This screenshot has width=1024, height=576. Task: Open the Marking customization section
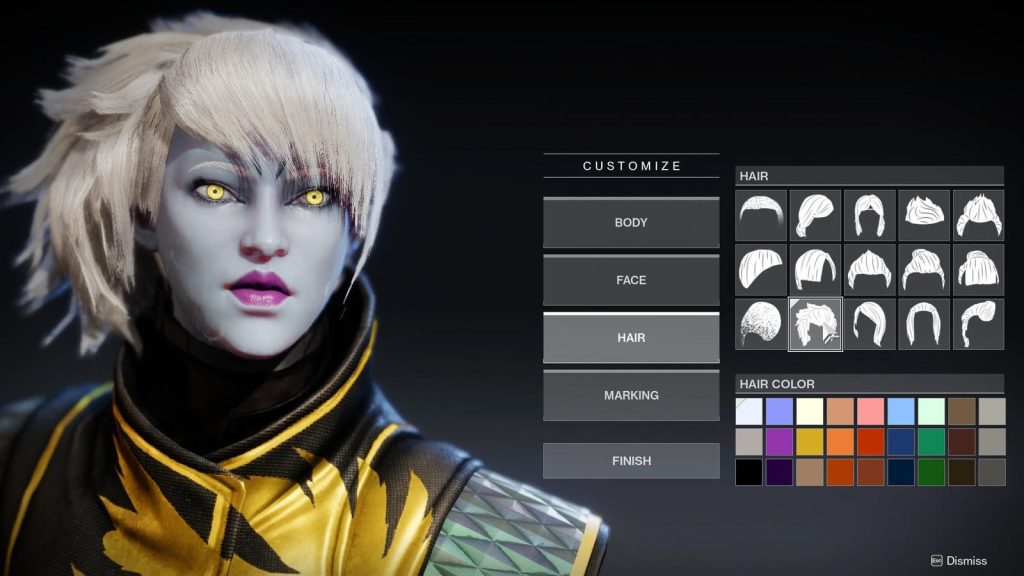[x=631, y=395]
